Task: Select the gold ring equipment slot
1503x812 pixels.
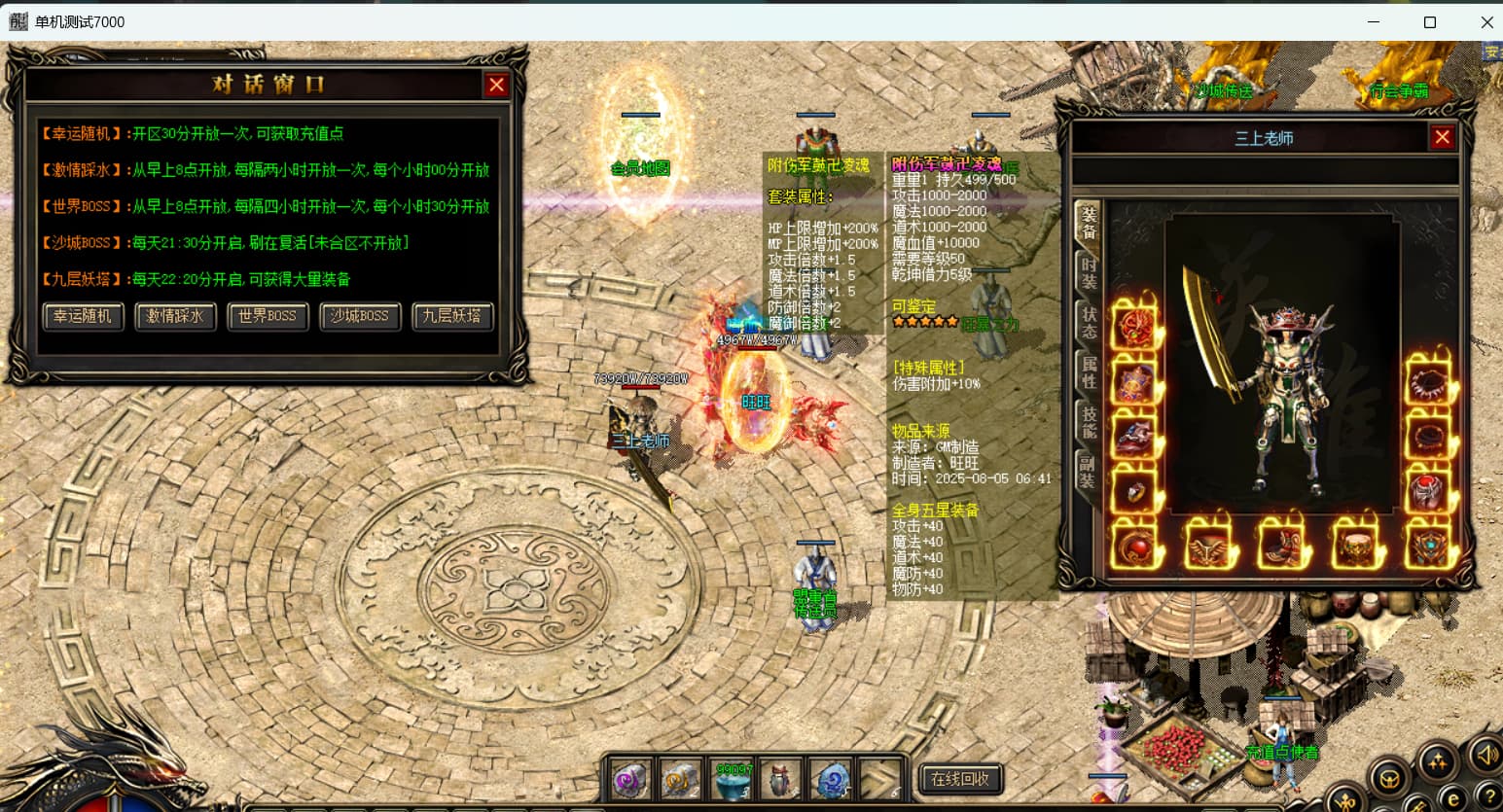Action: point(1134,492)
